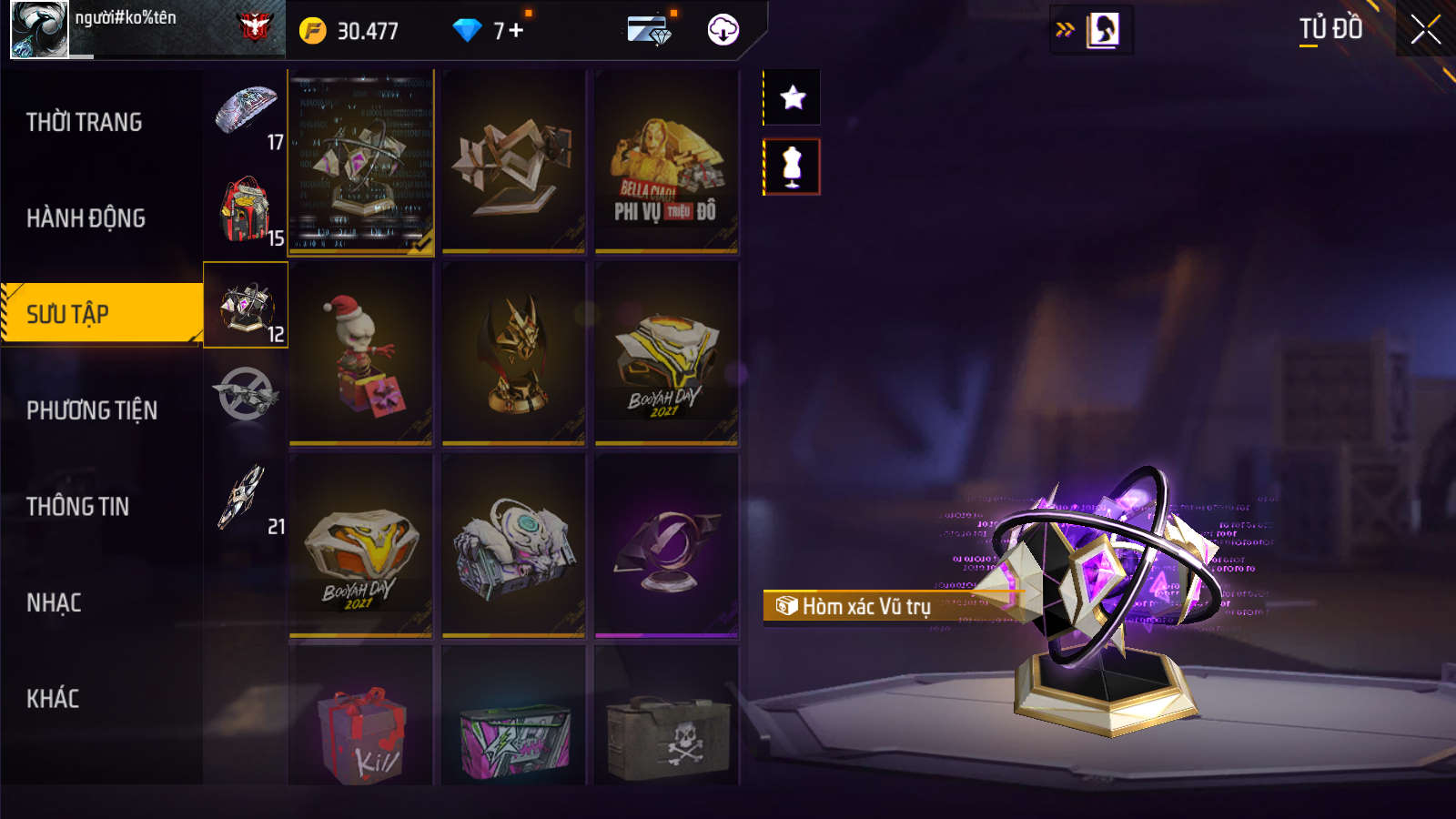The height and width of the screenshot is (819, 1456).
Task: Close the vault screen with X
Action: tap(1425, 30)
